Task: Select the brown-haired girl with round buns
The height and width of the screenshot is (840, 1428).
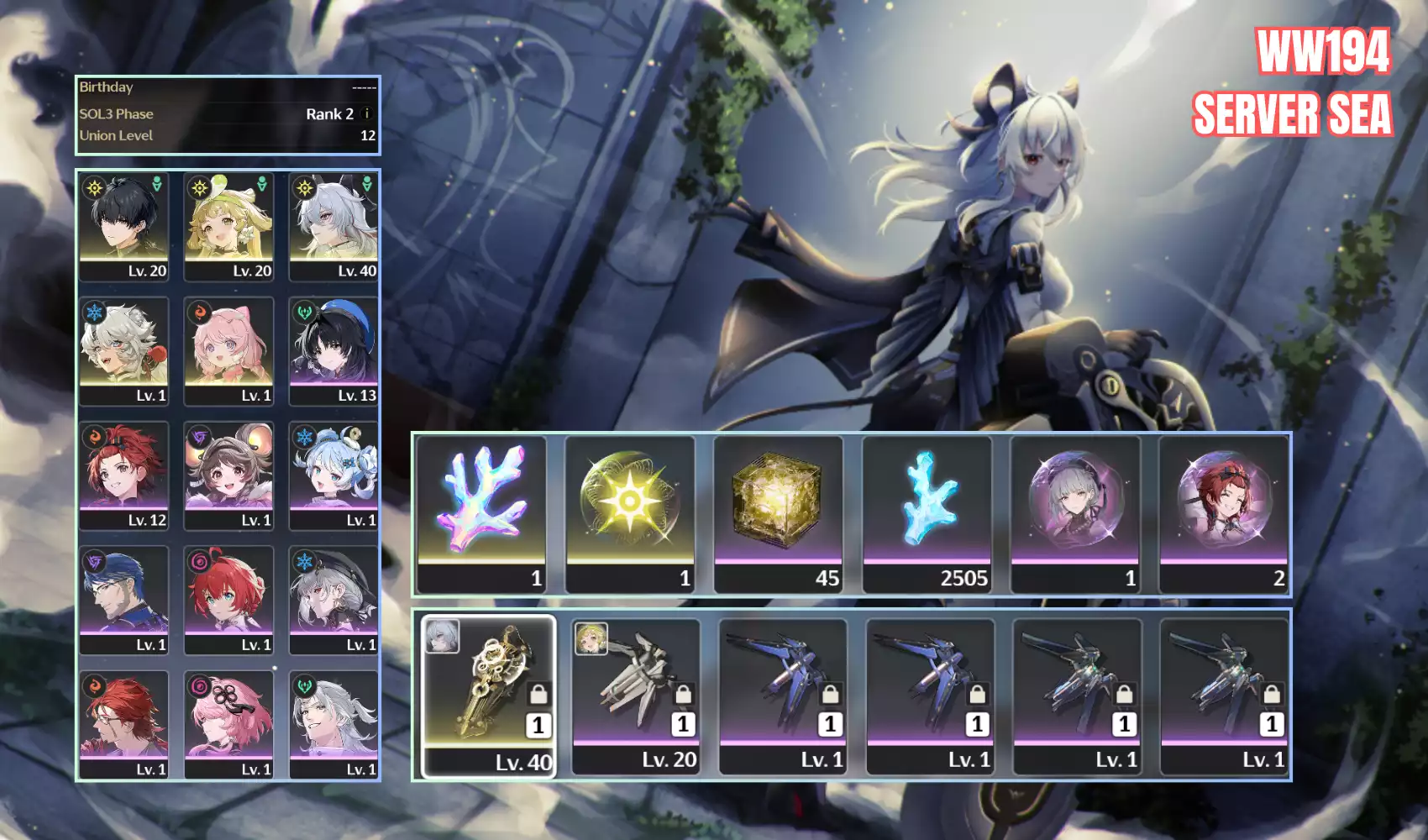Action: 228,475
